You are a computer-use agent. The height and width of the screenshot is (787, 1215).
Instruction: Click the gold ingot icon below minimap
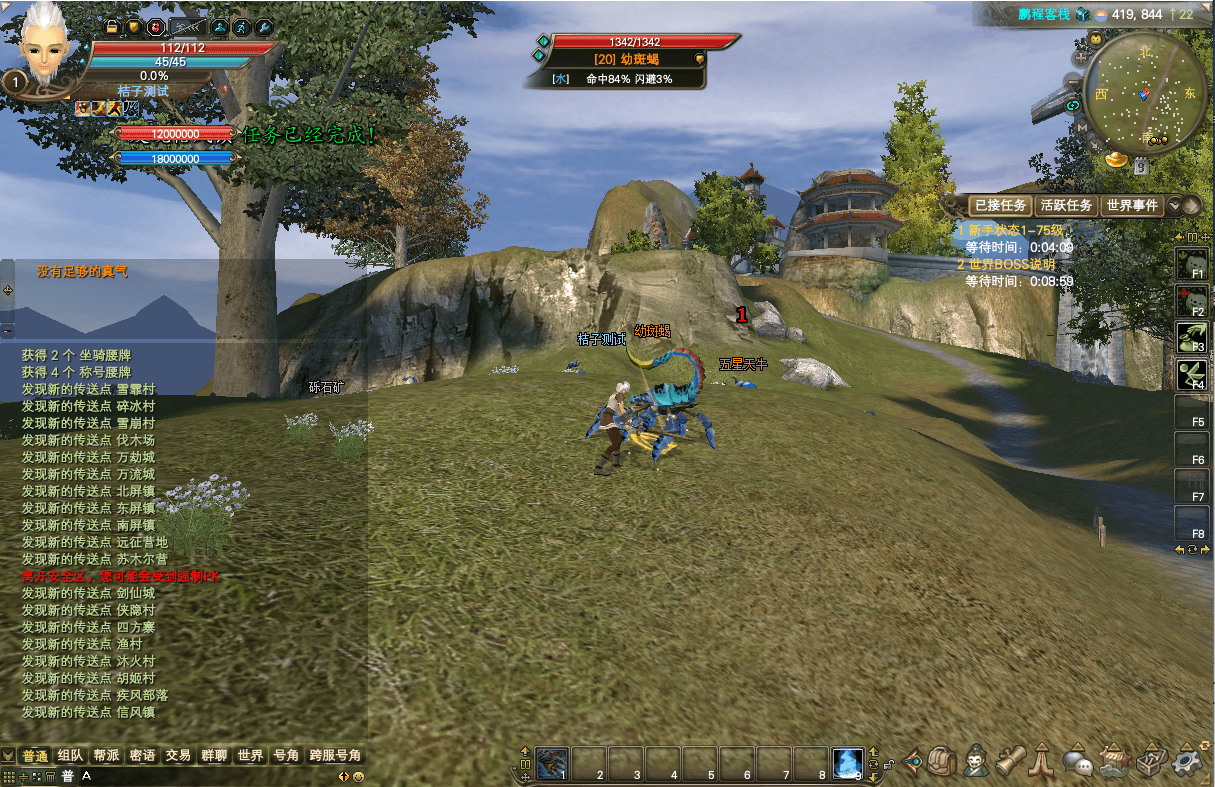click(x=1116, y=159)
